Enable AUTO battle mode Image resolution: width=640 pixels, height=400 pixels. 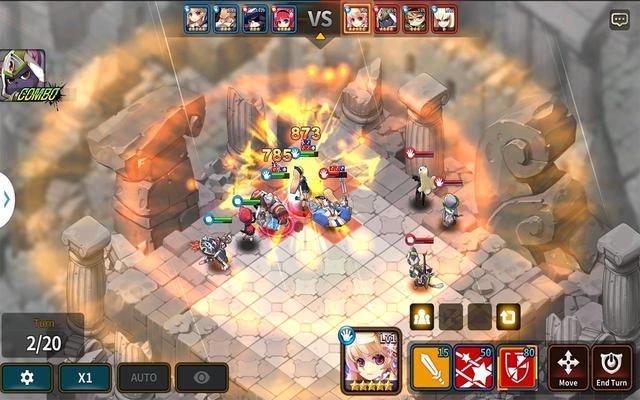coord(144,377)
